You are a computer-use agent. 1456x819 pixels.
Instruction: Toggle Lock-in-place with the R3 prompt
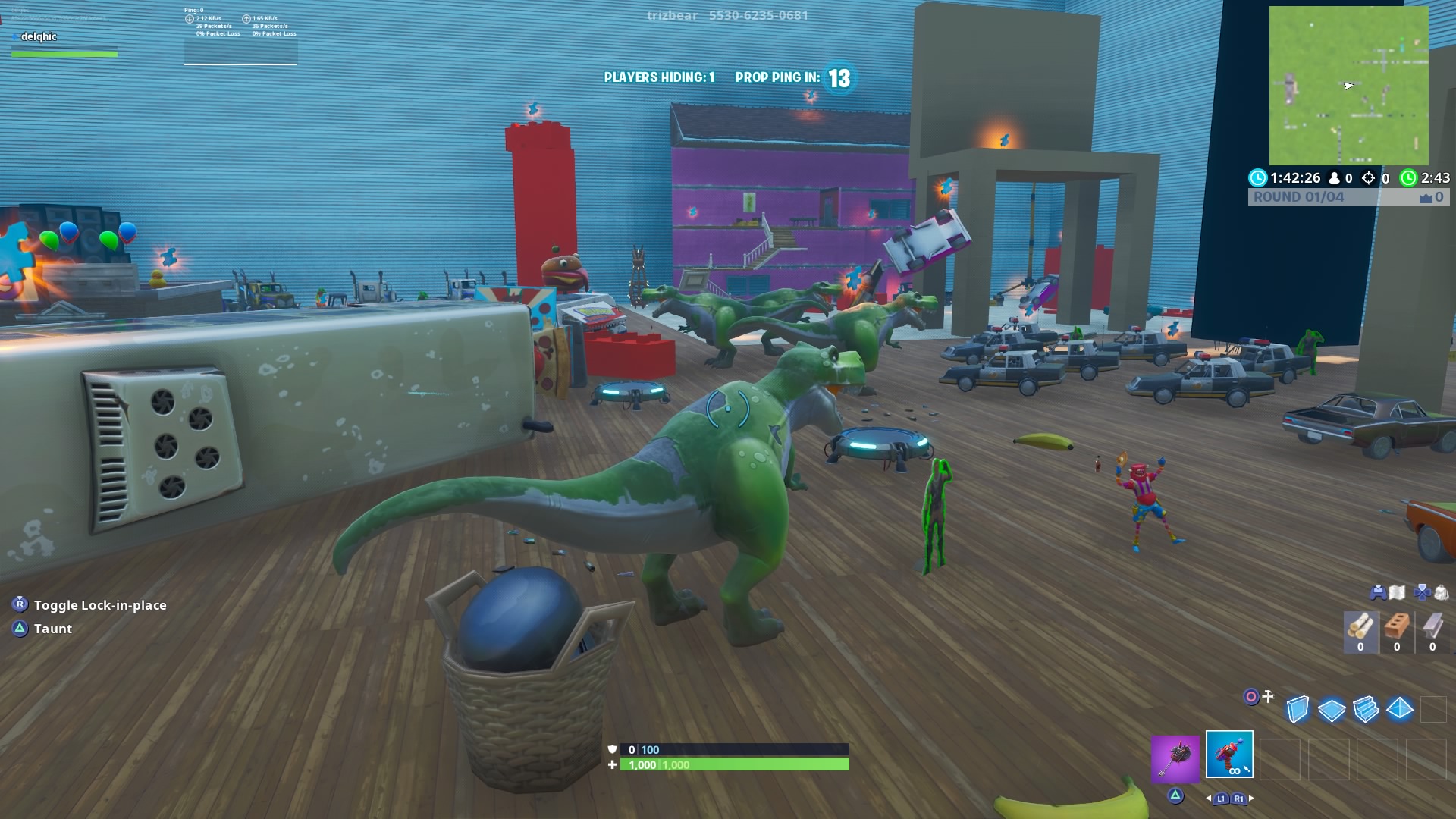pyautogui.click(x=19, y=605)
